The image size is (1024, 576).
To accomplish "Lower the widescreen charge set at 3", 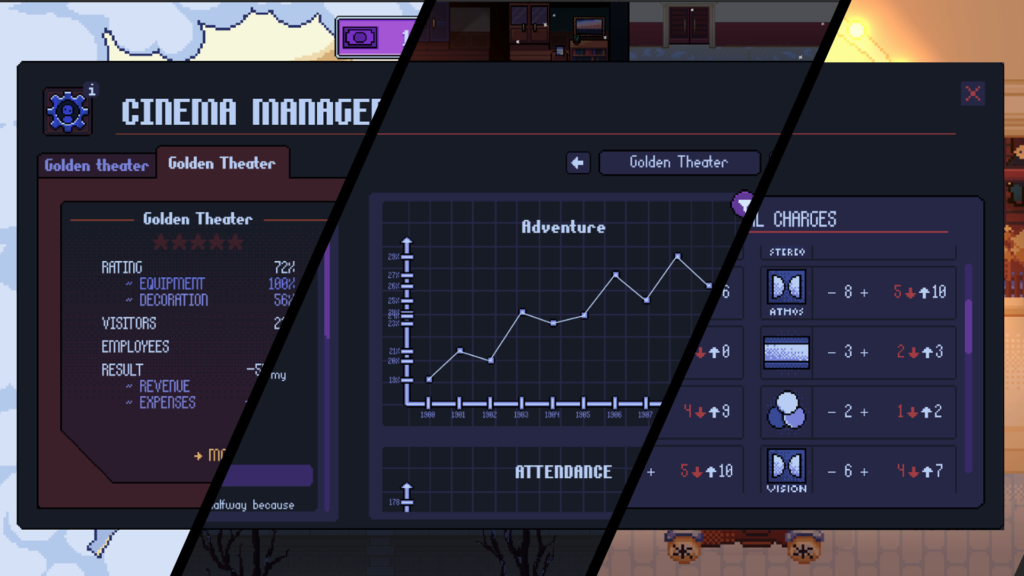I will click(832, 352).
